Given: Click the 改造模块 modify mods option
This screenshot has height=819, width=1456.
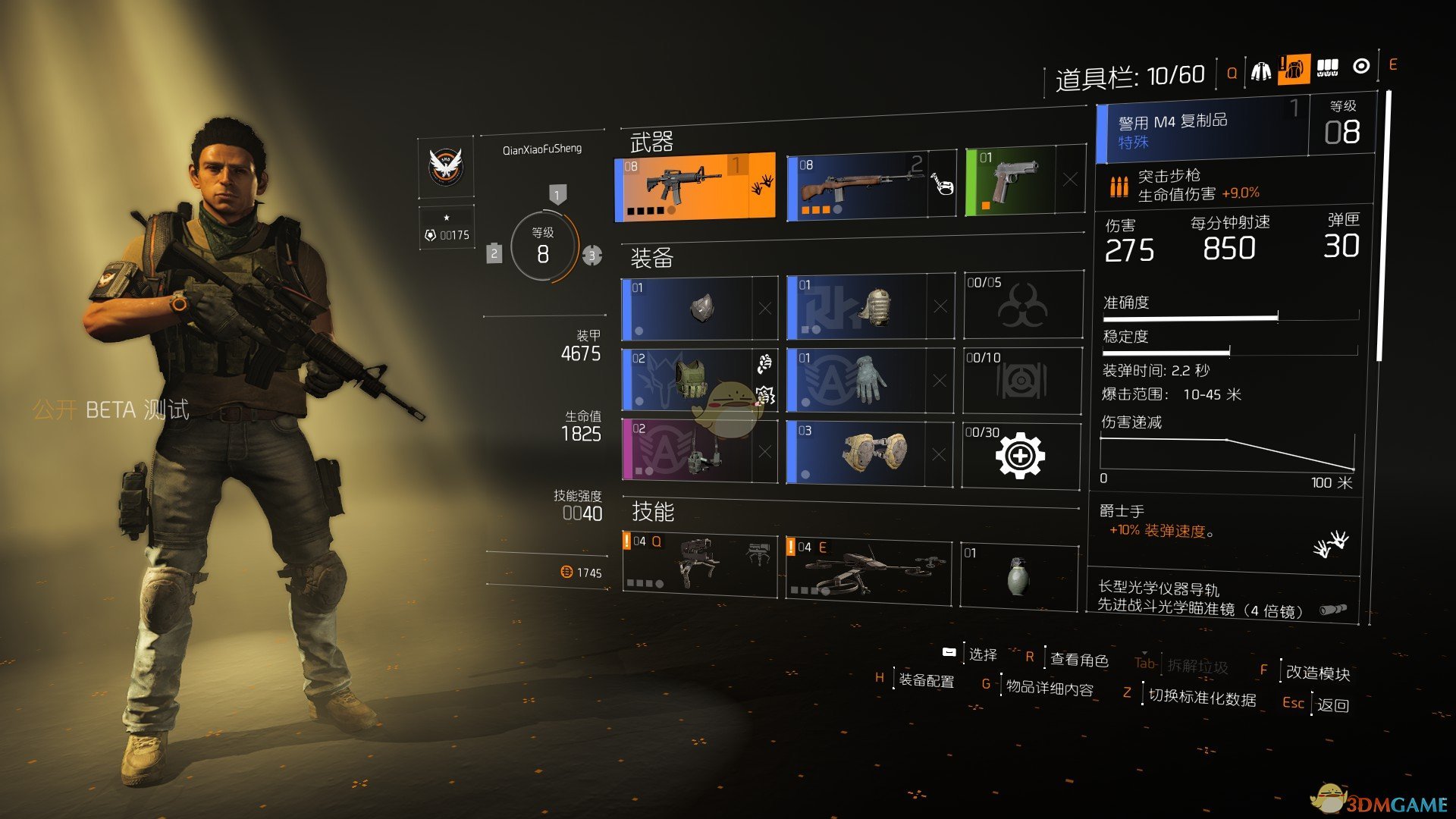Looking at the screenshot, I should pos(1317,673).
